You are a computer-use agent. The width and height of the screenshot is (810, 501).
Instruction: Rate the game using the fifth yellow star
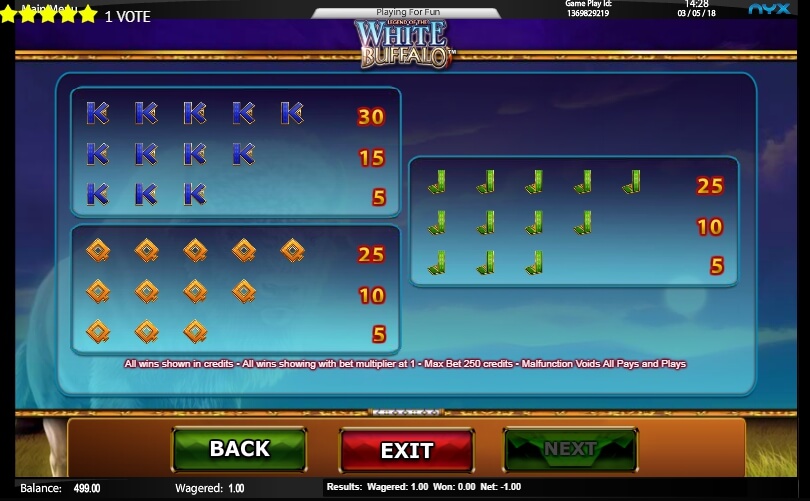(x=89, y=15)
